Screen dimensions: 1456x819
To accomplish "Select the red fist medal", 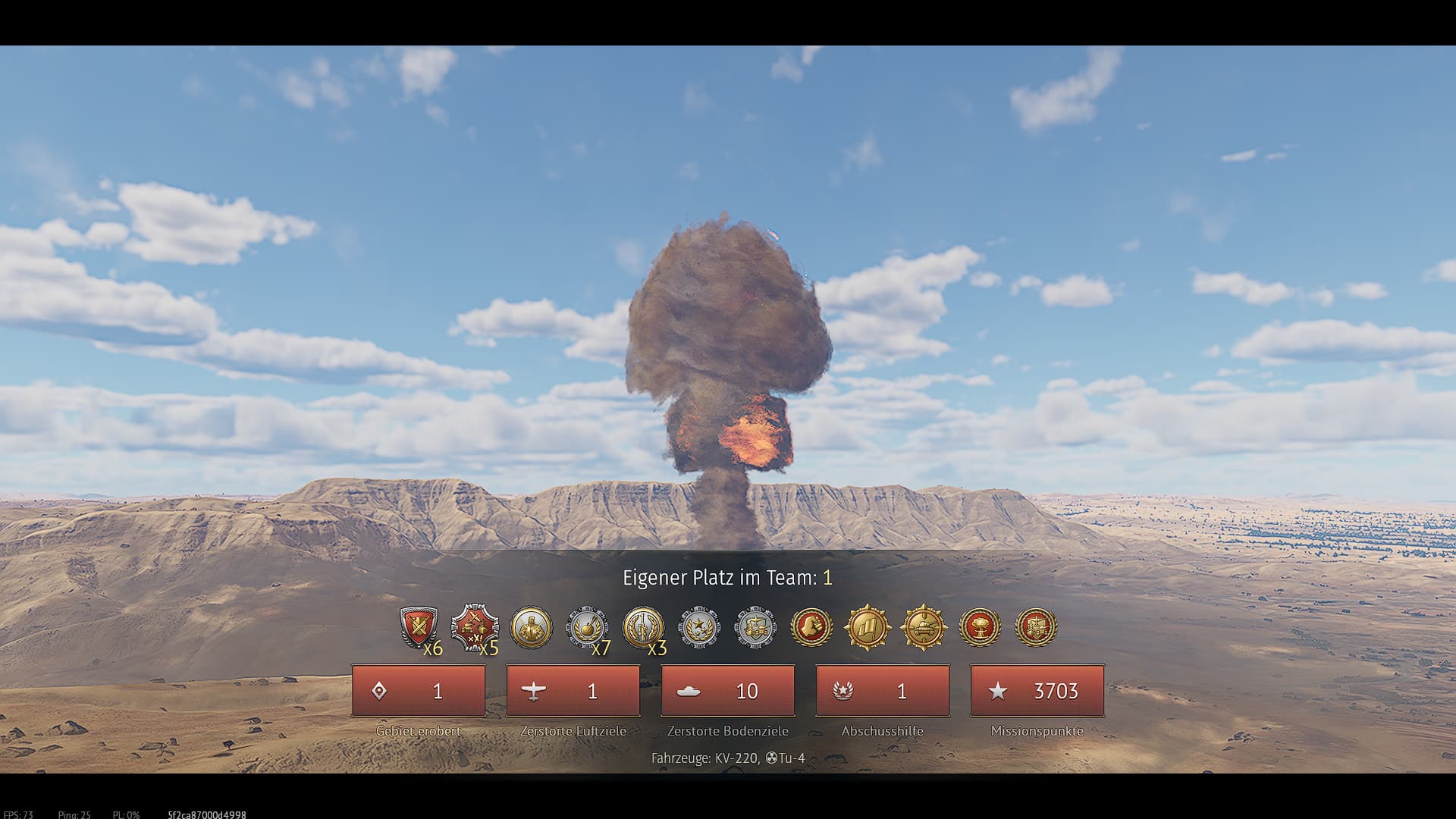I will point(811,628).
